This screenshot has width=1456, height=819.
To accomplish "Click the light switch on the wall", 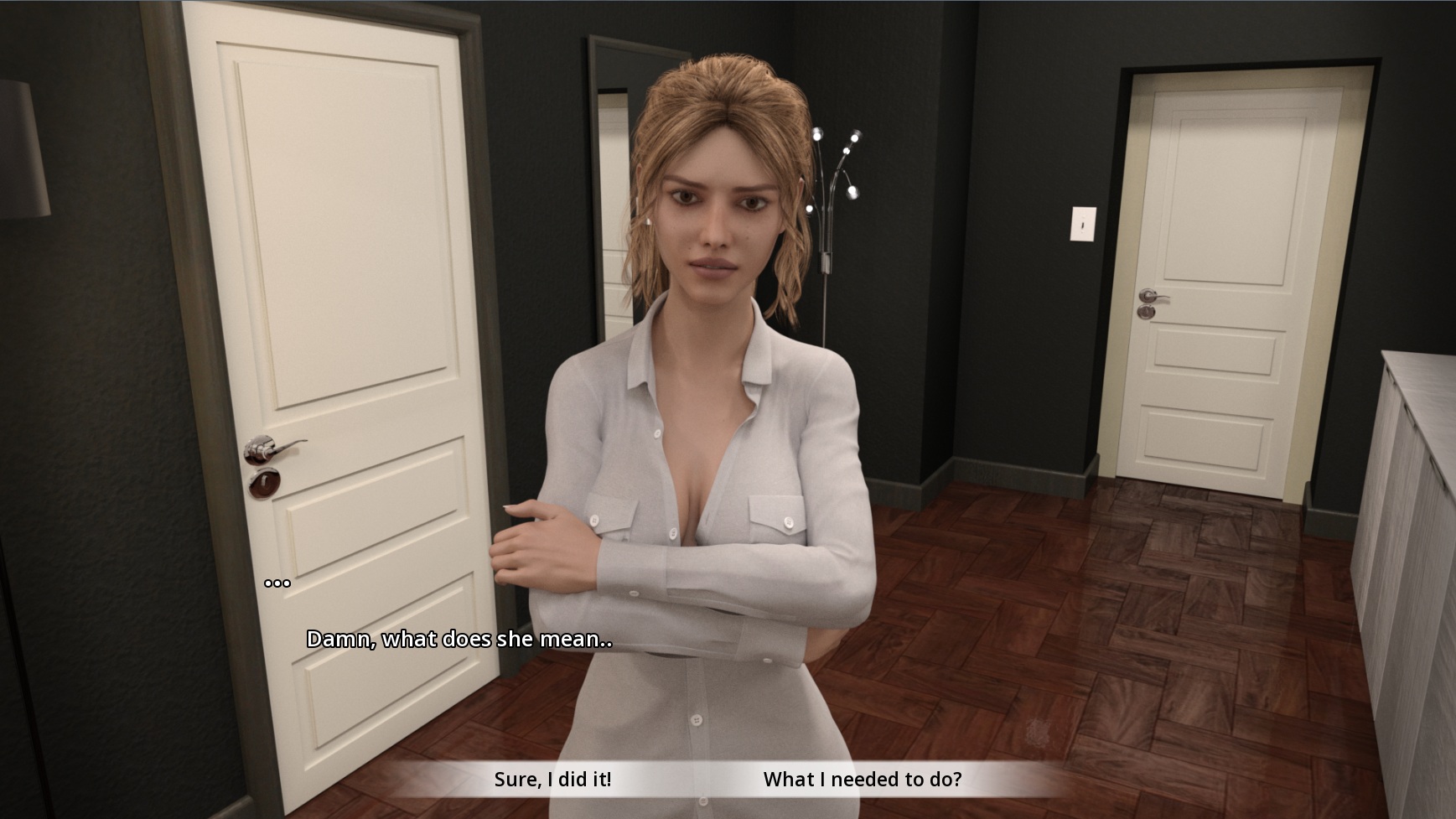I will click(1085, 225).
